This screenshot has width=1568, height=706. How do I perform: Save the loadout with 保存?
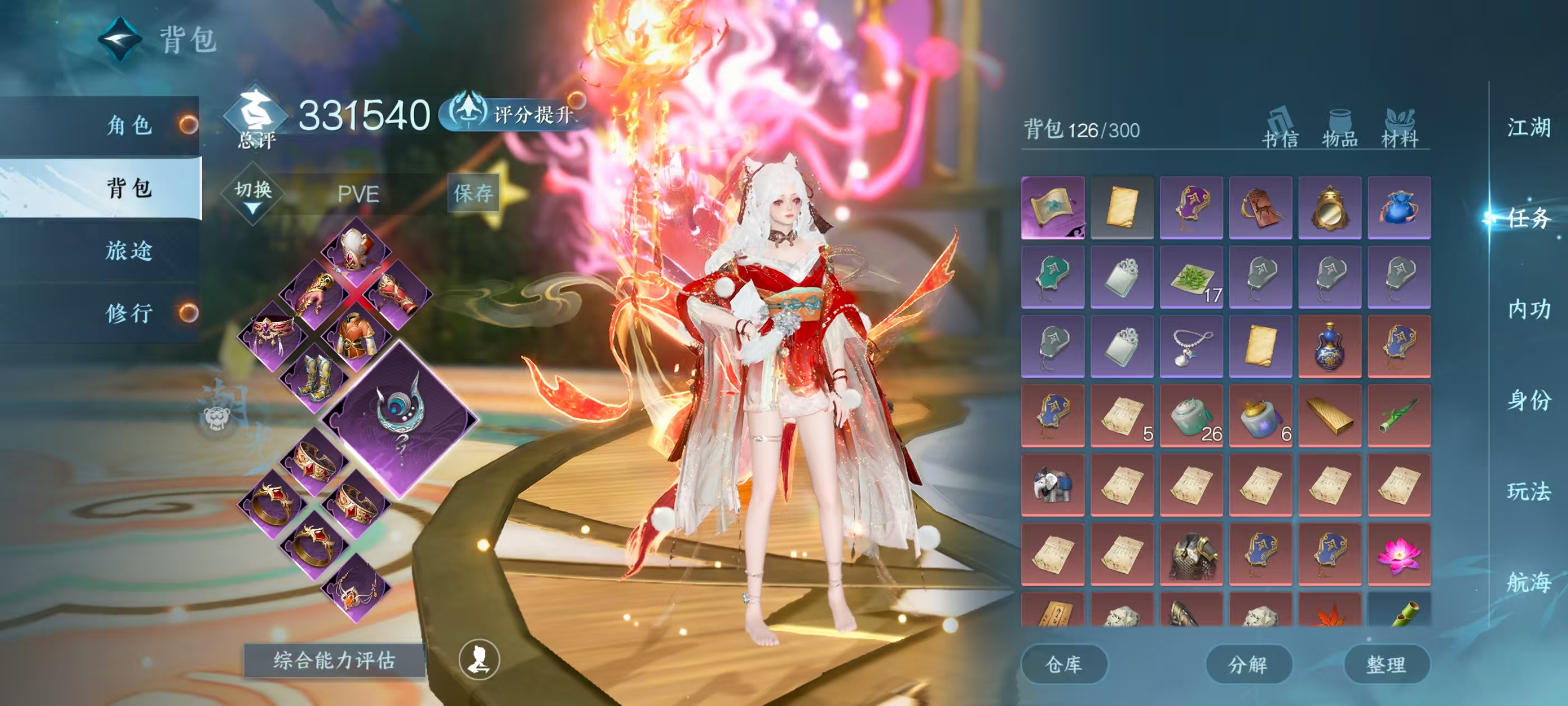click(x=473, y=193)
